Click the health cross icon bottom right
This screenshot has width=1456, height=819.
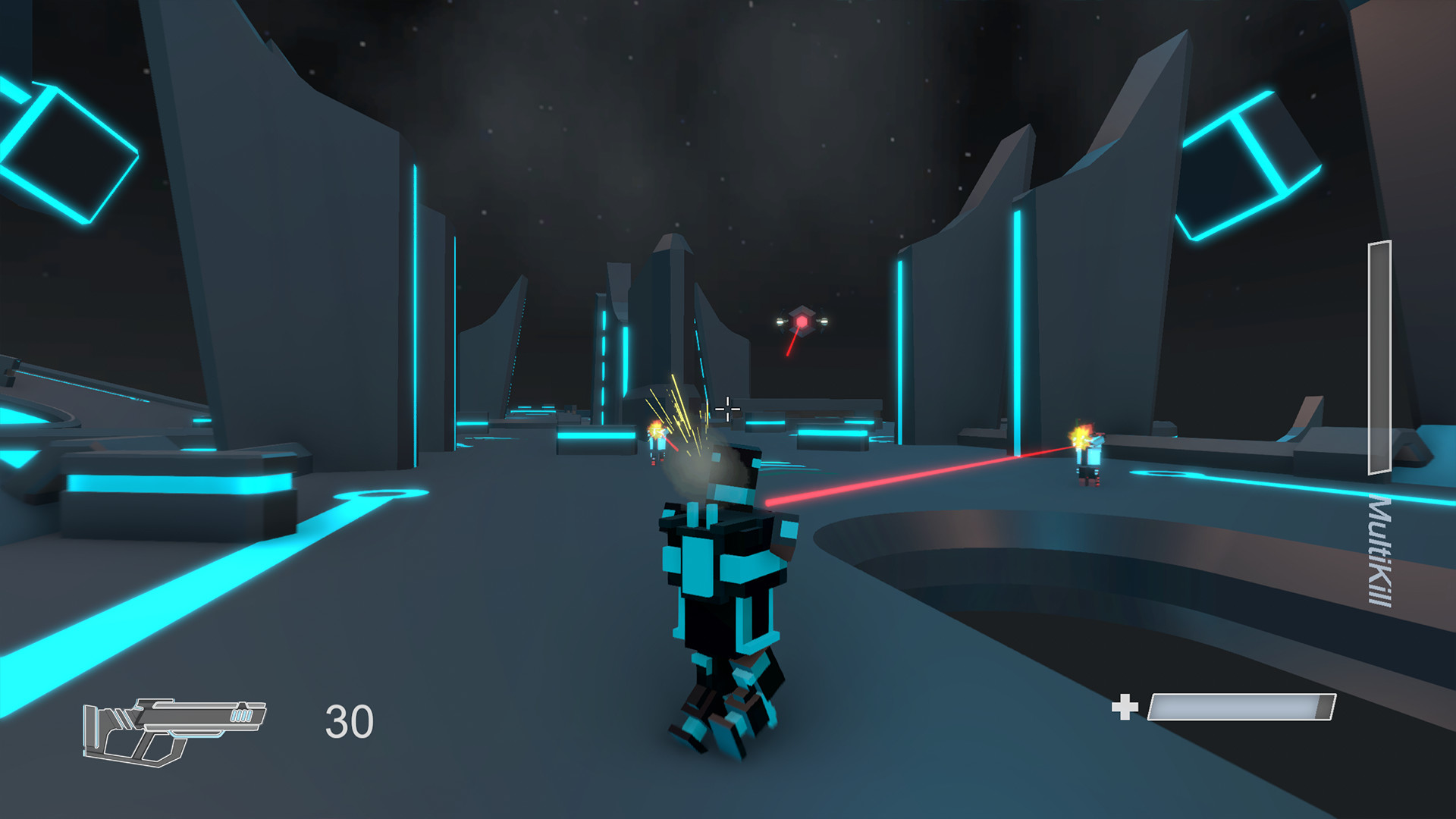[1125, 707]
